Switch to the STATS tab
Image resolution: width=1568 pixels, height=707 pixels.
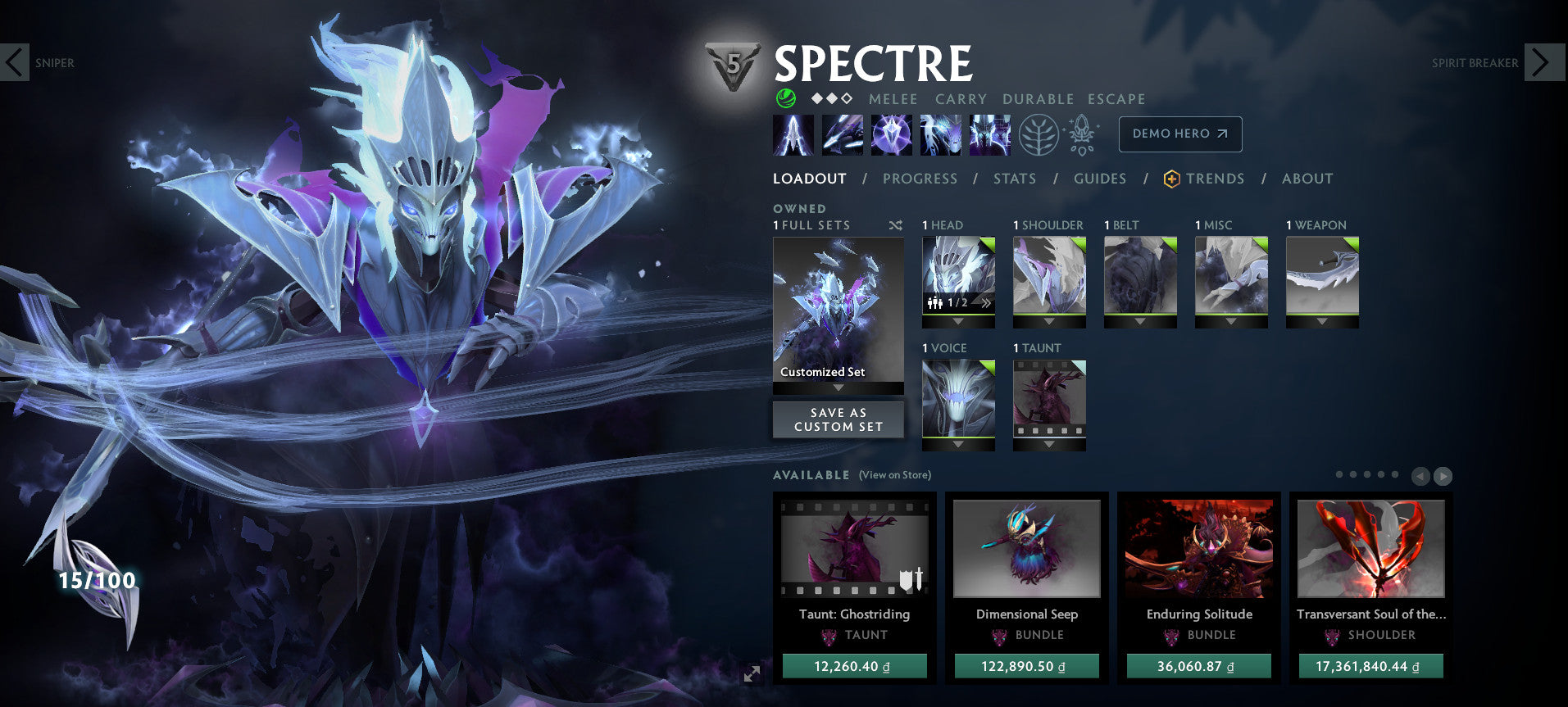pos(1015,179)
